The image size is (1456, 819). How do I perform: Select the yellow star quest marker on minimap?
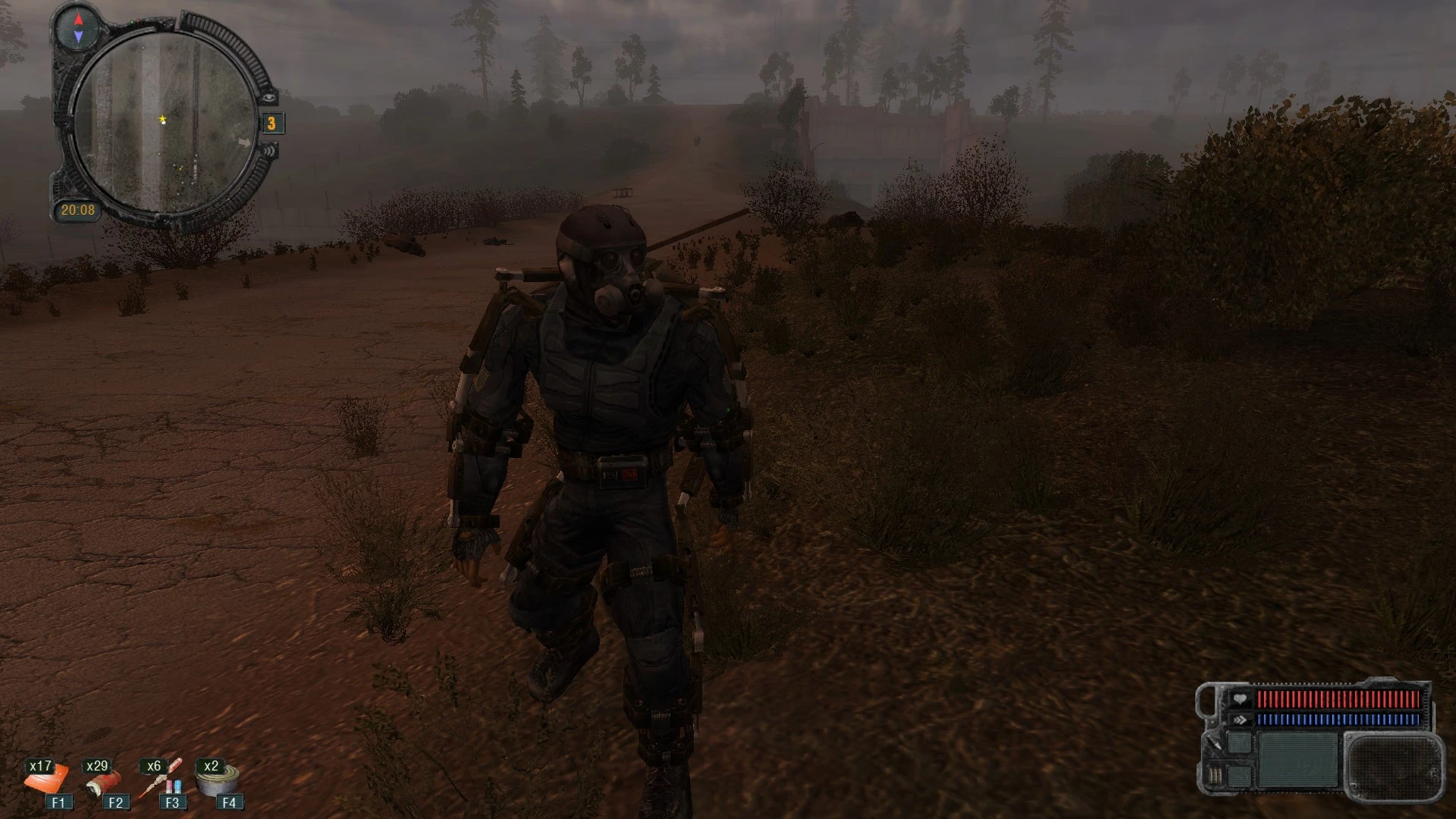click(162, 119)
